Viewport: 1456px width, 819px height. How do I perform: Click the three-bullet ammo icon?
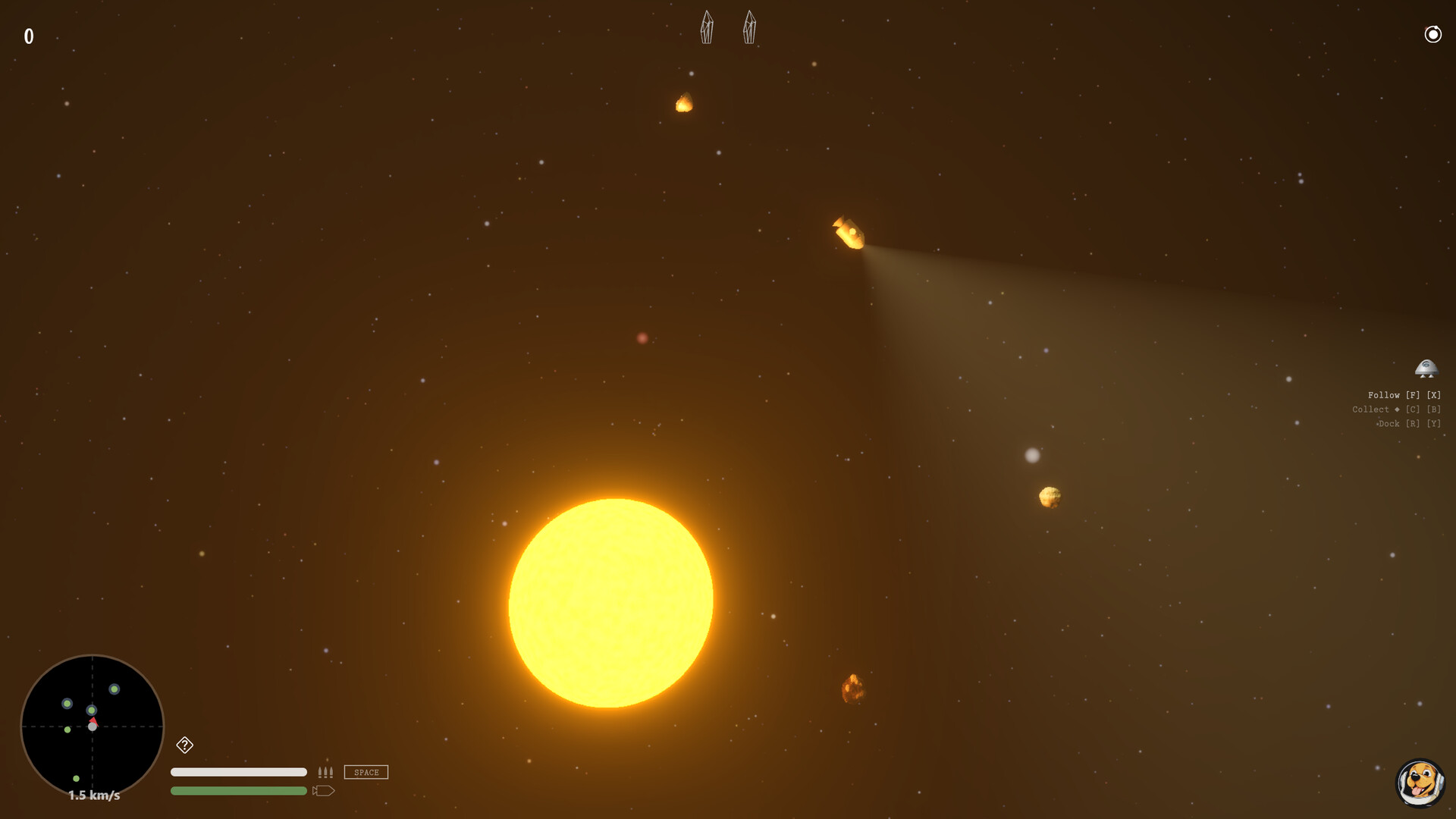326,772
